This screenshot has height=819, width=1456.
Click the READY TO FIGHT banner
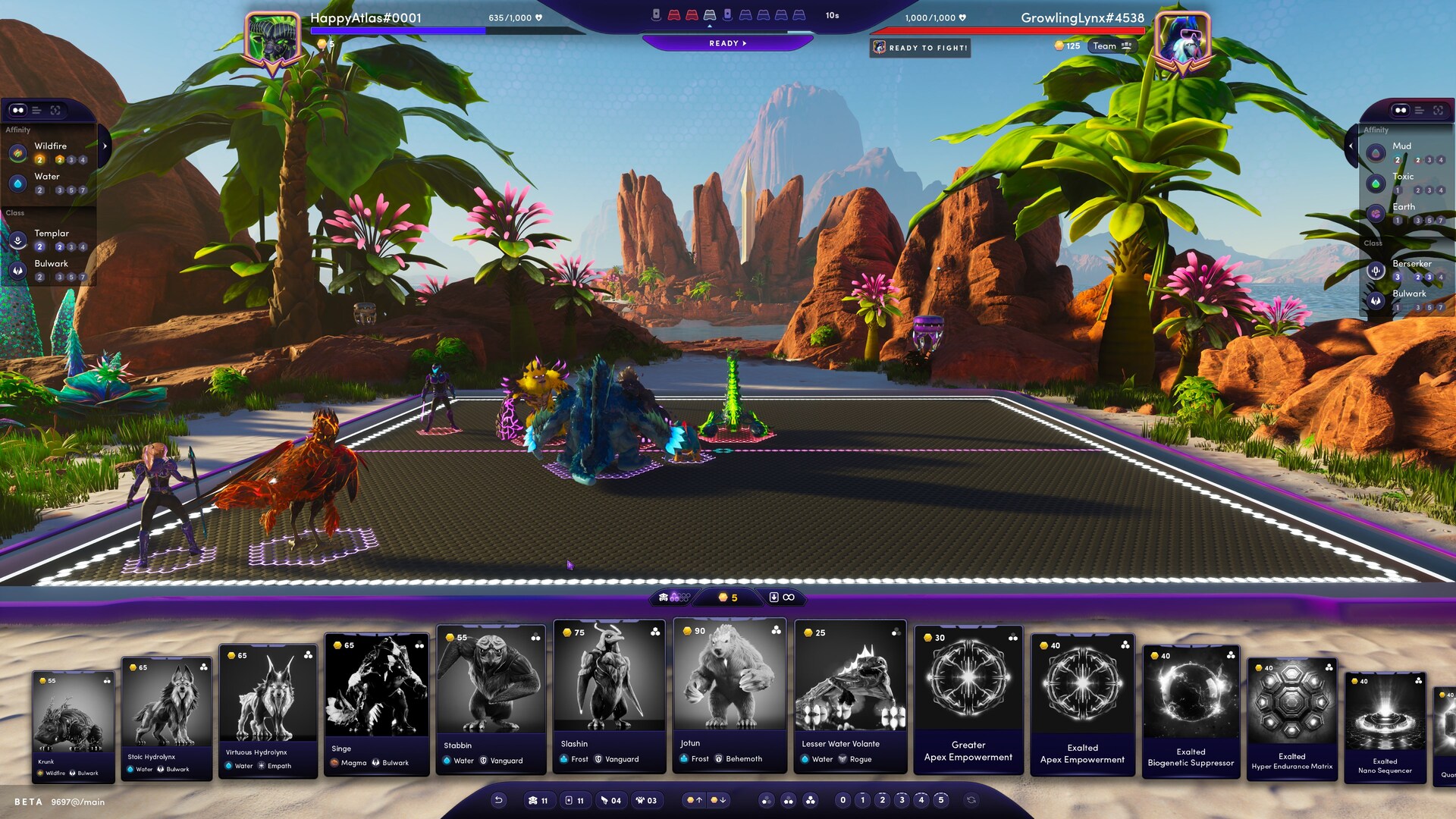tap(920, 48)
